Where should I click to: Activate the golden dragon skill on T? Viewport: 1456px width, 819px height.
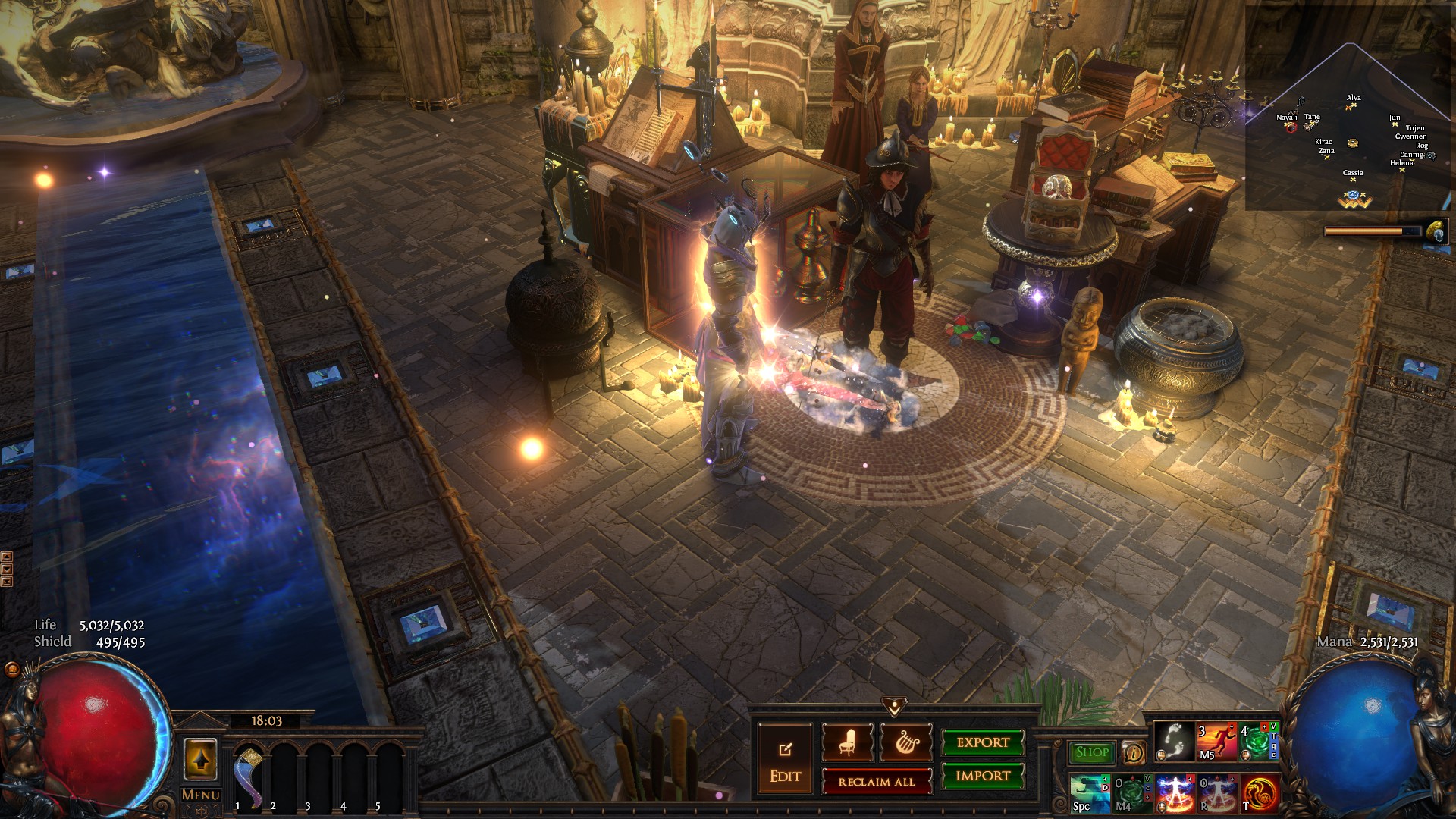[1260, 793]
